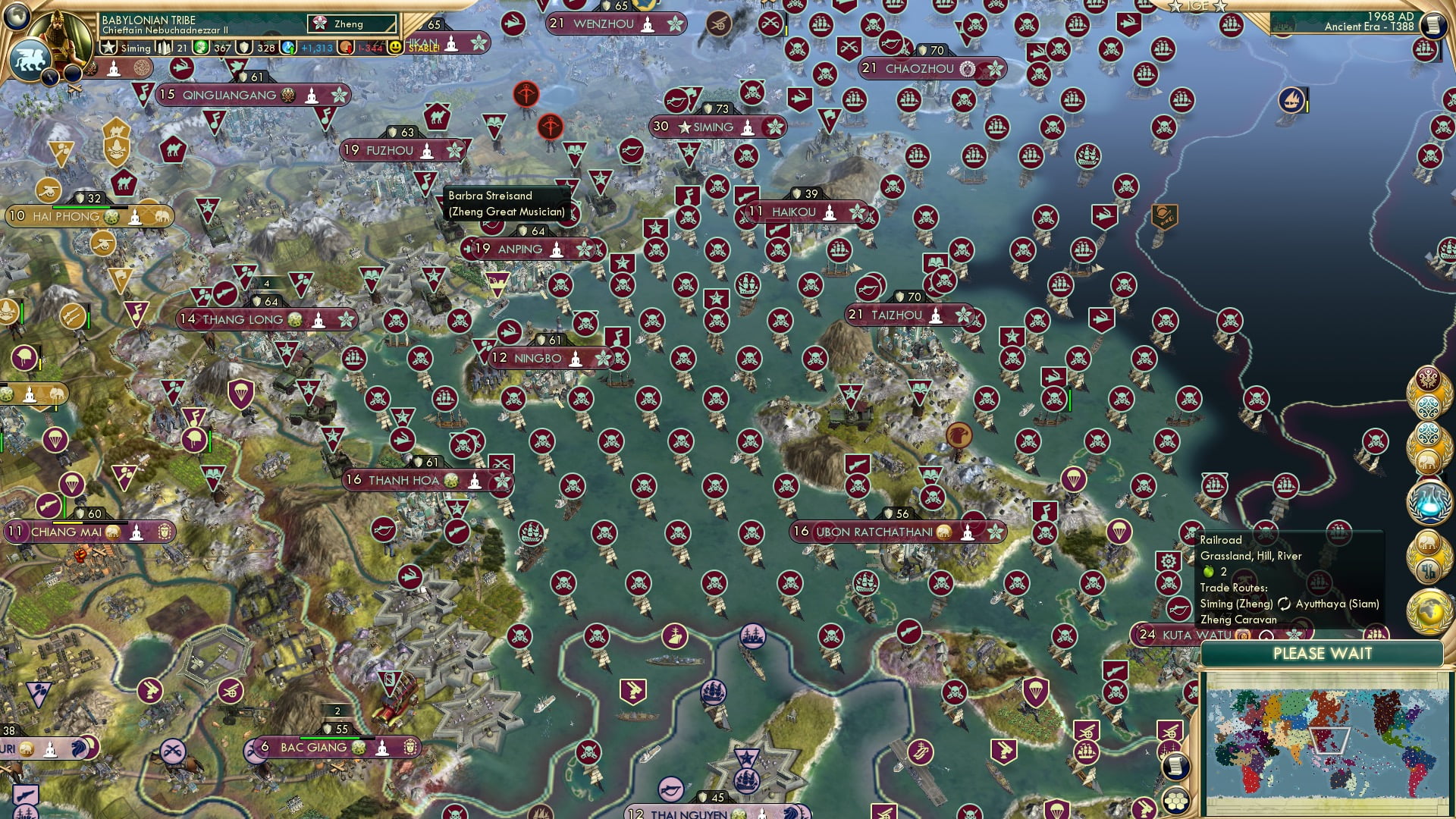Expand the Barbra Streisand unit tooltip

tap(493, 196)
